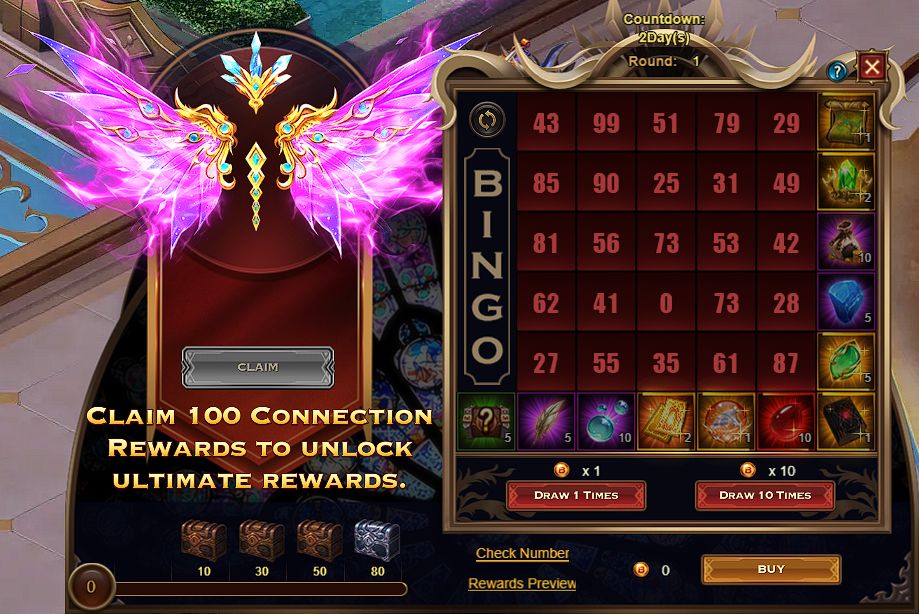The image size is (919, 614).
Task: Select bingo tile number 99
Action: [606, 122]
